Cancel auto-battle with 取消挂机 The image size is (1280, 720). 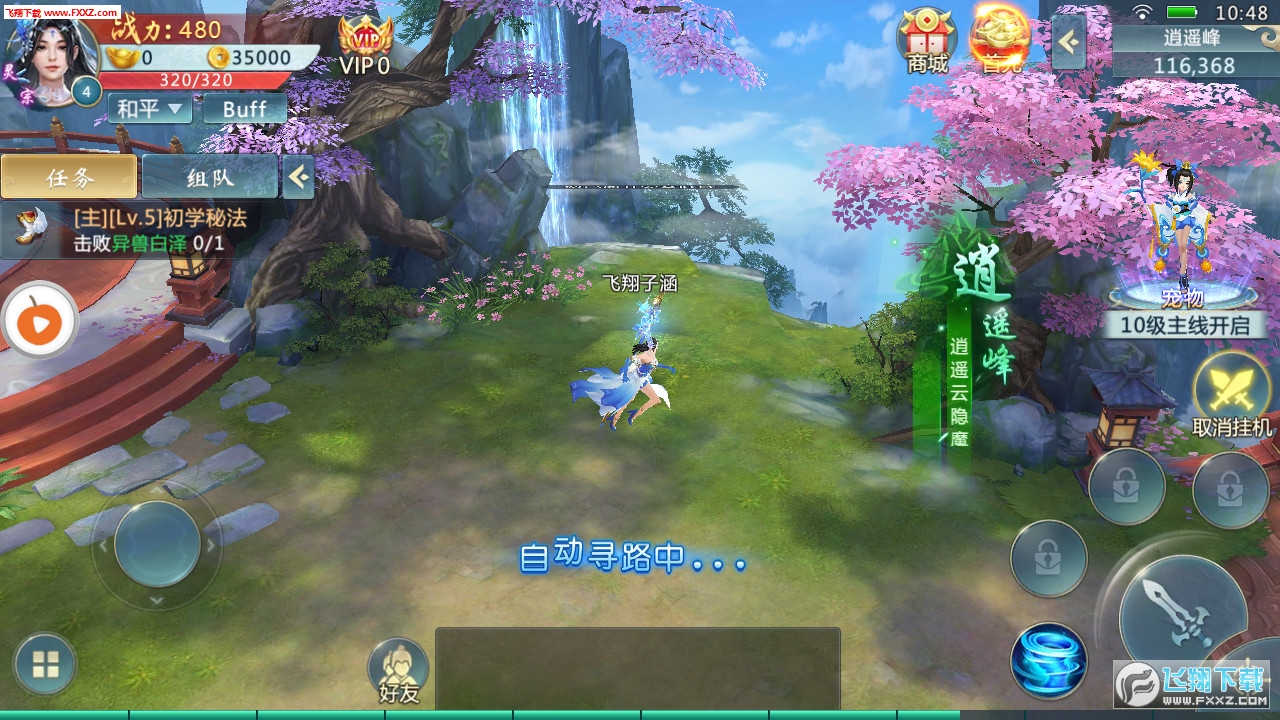point(1232,395)
